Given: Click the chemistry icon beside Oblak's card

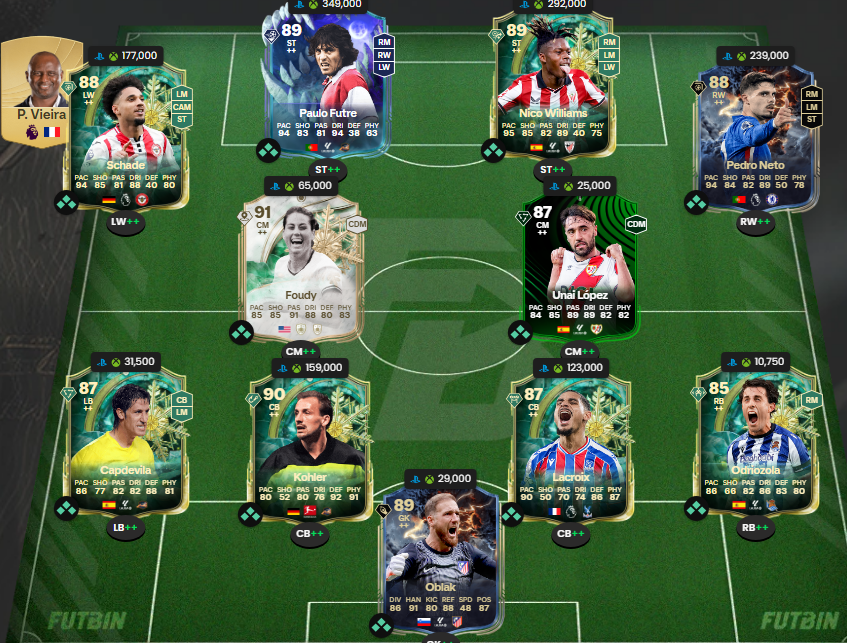Looking at the screenshot, I should 381,626.
